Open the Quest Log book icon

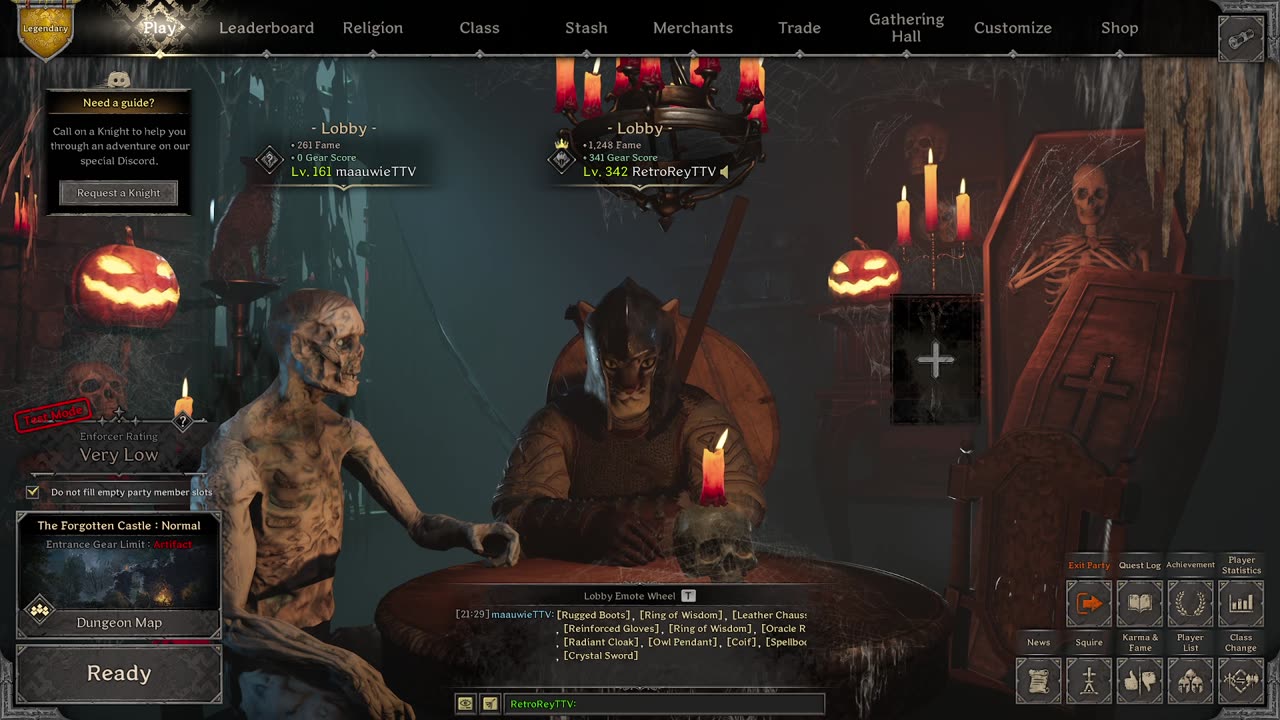tap(1140, 603)
